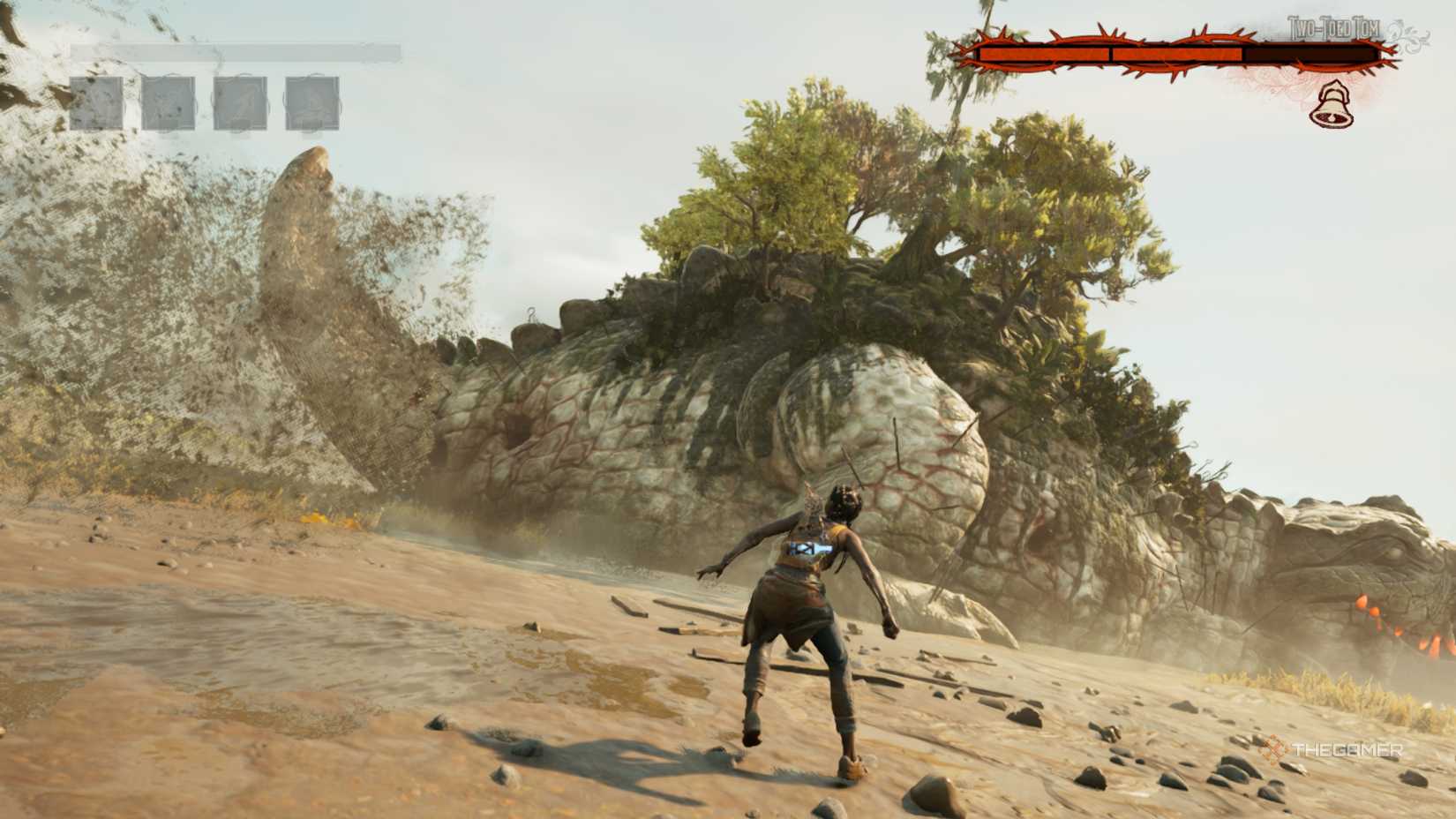The width and height of the screenshot is (1456, 819).
Task: Click the diamond icon in TheGamer watermark
Action: [x=1274, y=748]
